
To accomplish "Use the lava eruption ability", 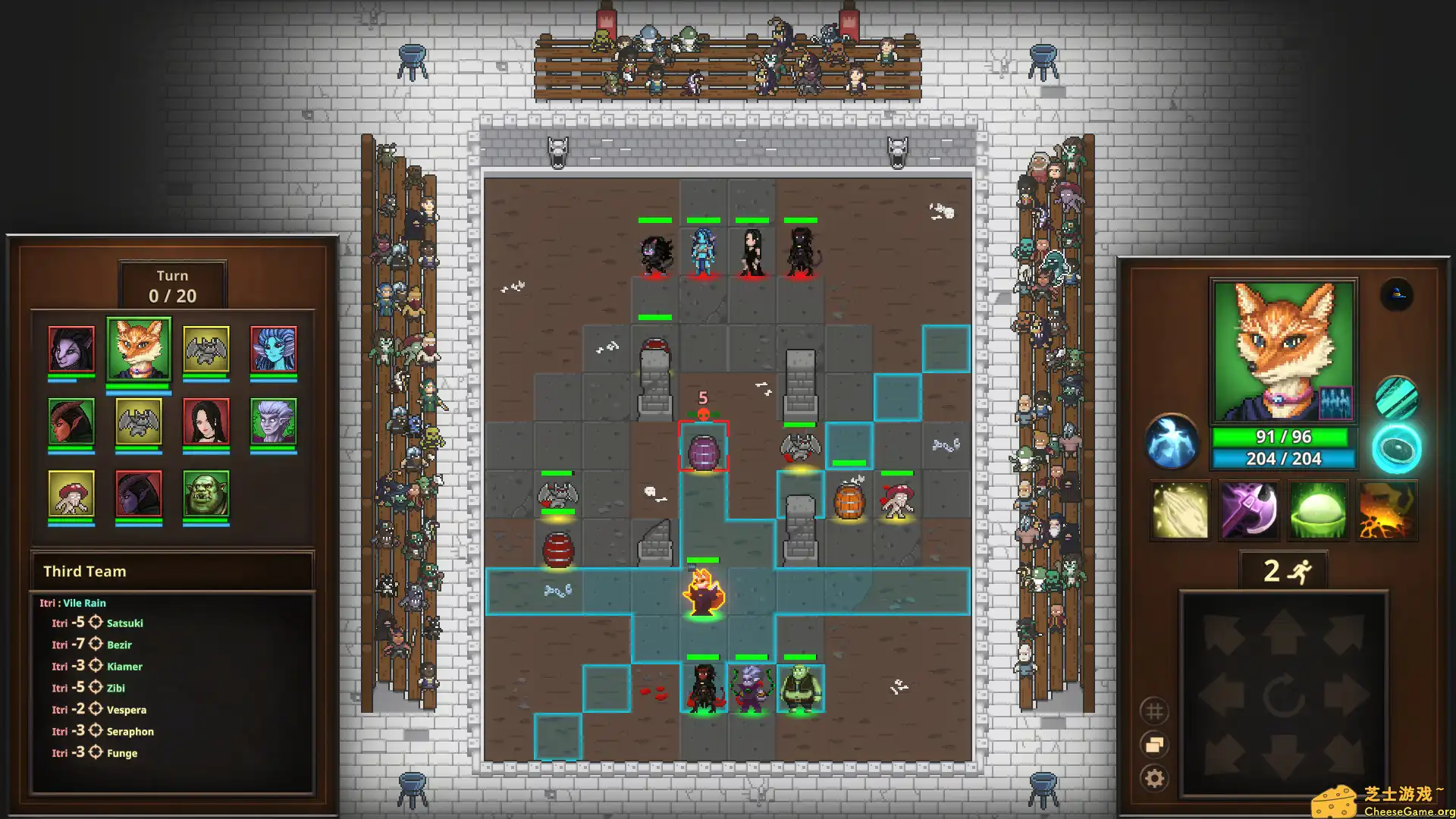I will tap(1387, 510).
